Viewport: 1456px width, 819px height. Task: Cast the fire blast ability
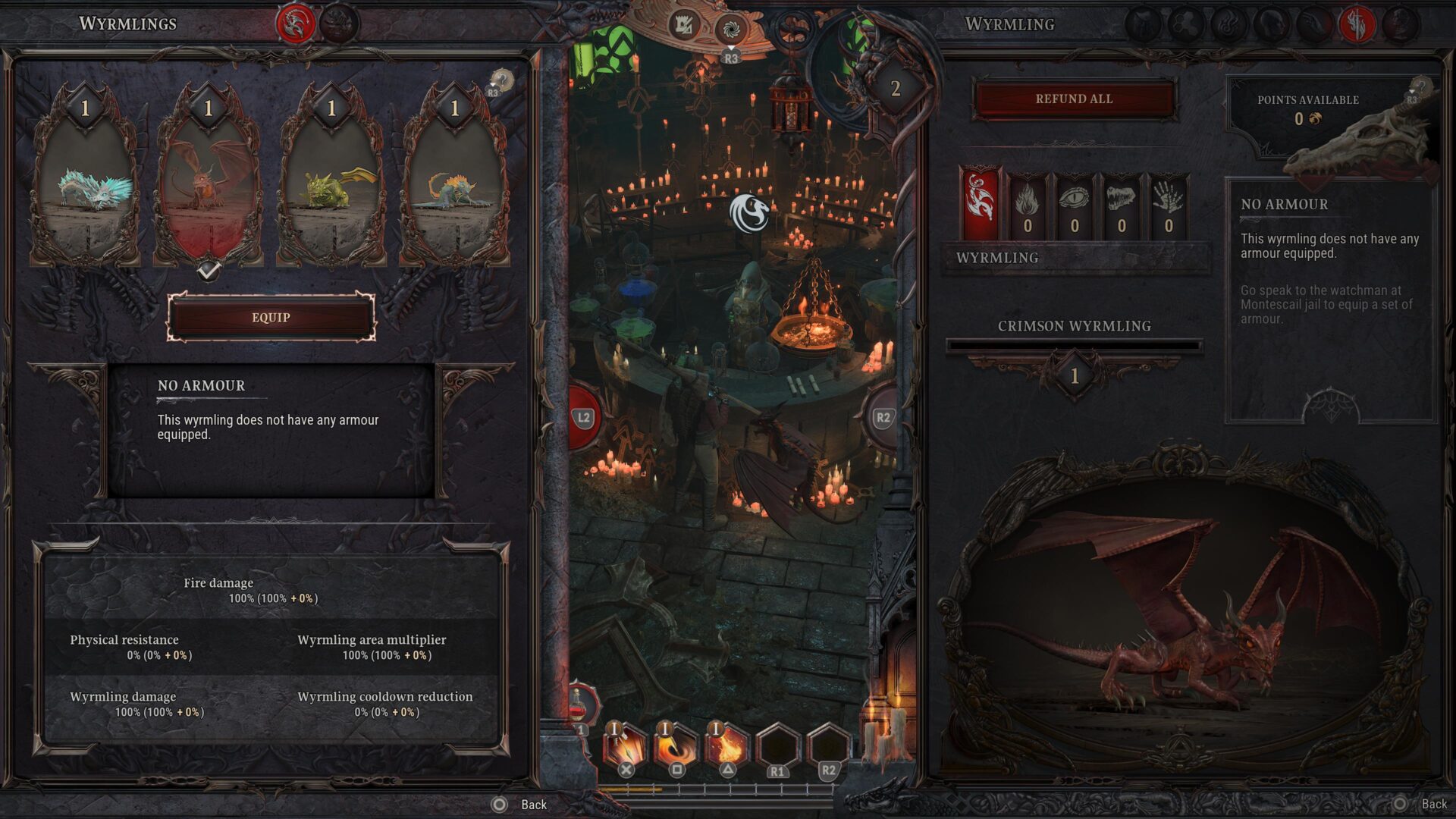point(726,745)
